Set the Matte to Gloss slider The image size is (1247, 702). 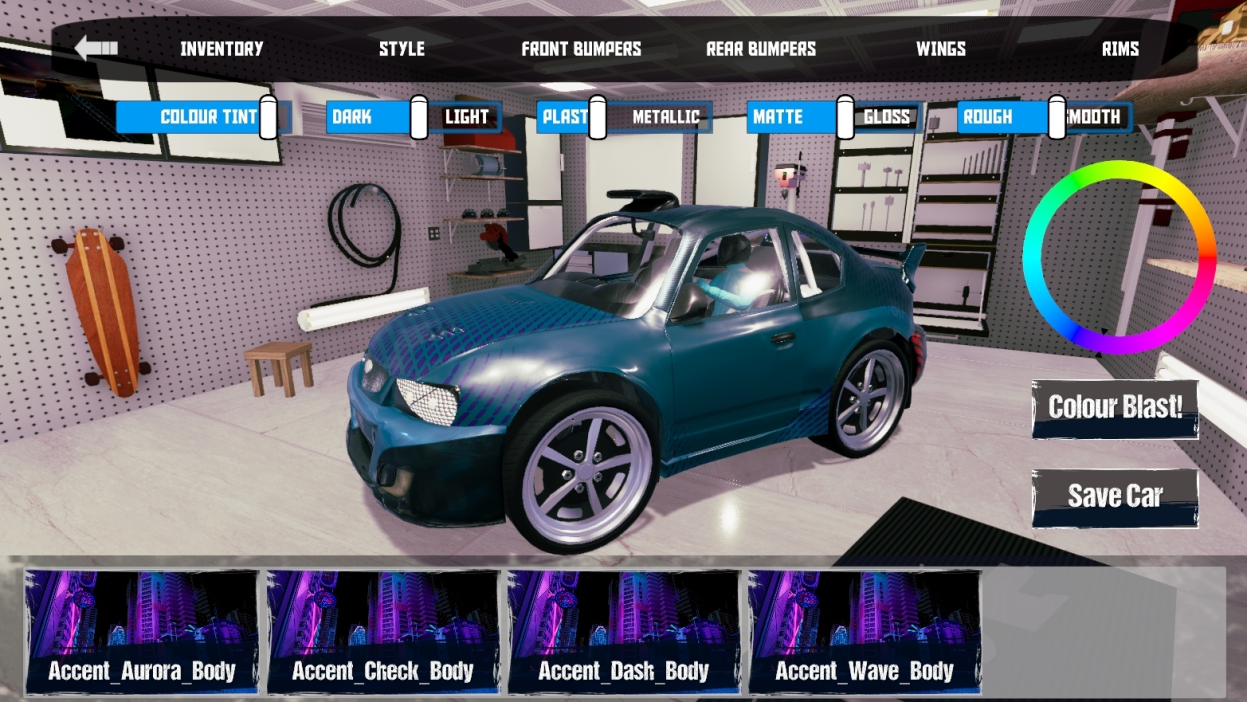(x=845, y=117)
